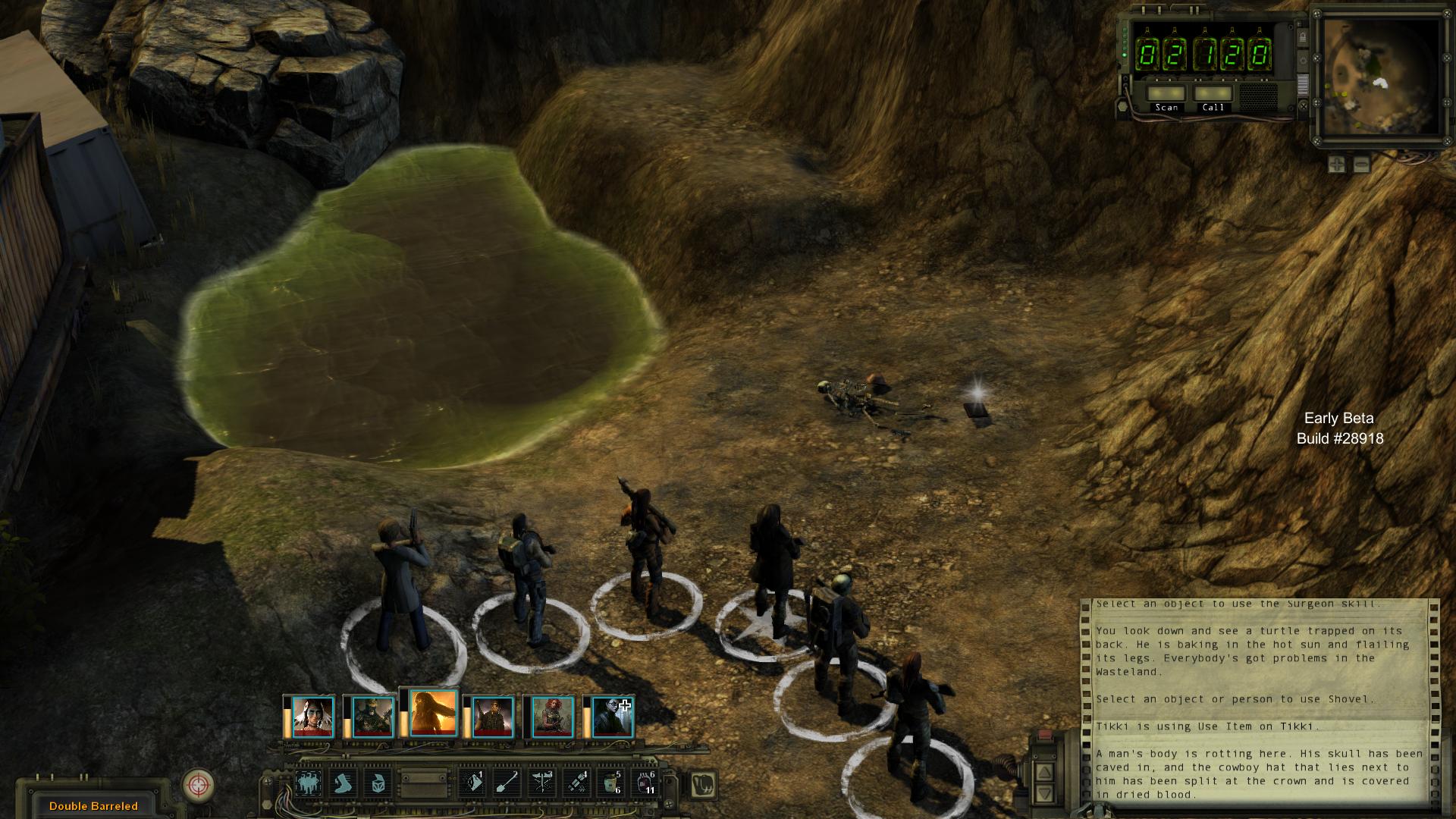This screenshot has height=819, width=1456.
Task: Activate the Surgeon skill in slot 3
Action: pos(541,783)
